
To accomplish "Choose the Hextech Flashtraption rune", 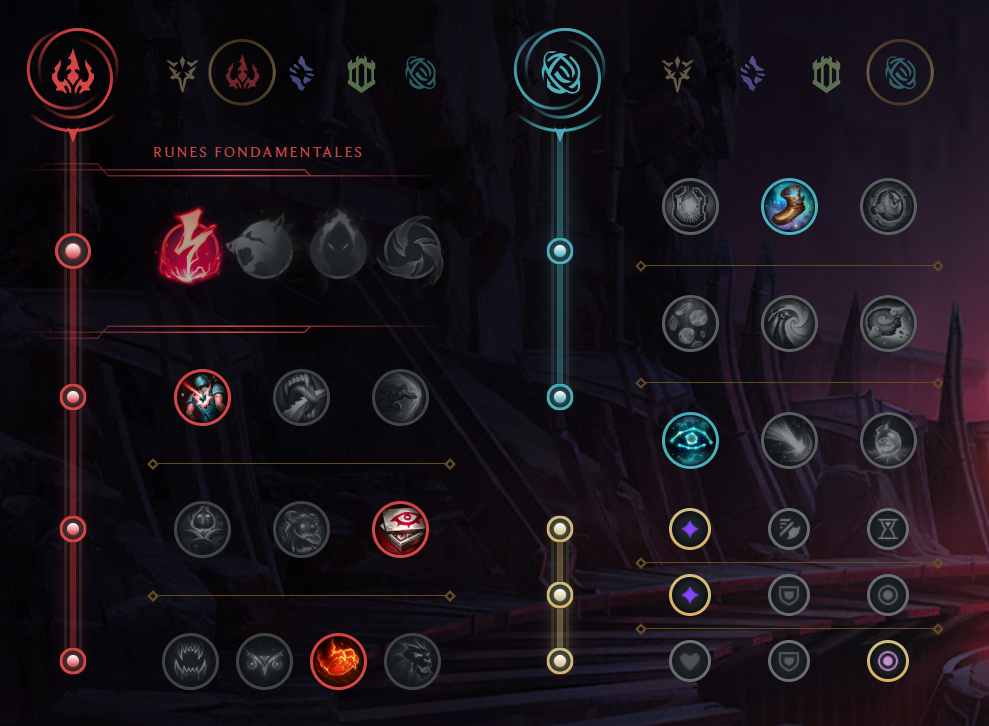I will click(x=690, y=206).
